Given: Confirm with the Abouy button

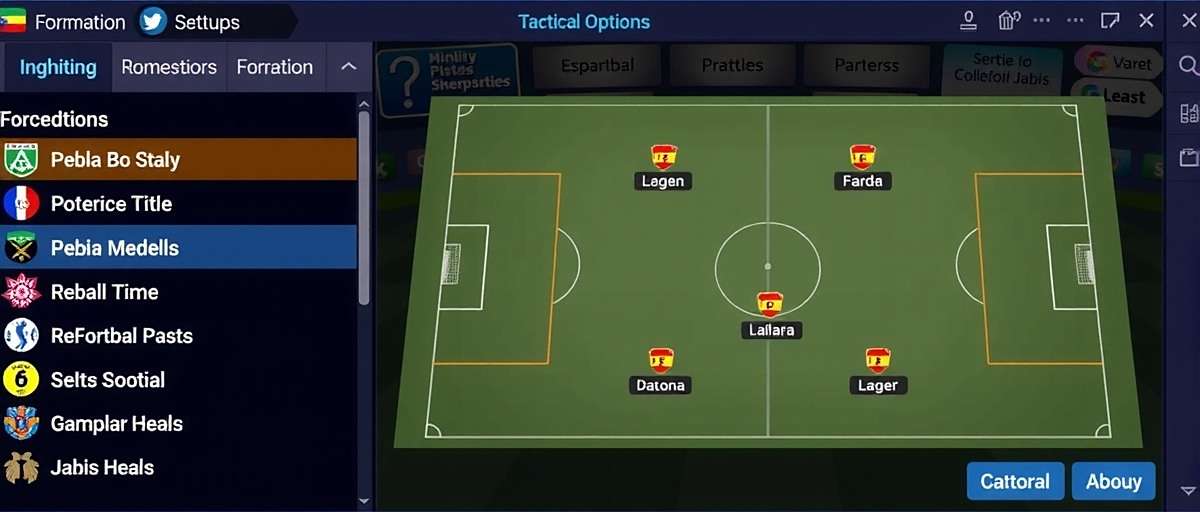Looking at the screenshot, I should (x=1113, y=481).
